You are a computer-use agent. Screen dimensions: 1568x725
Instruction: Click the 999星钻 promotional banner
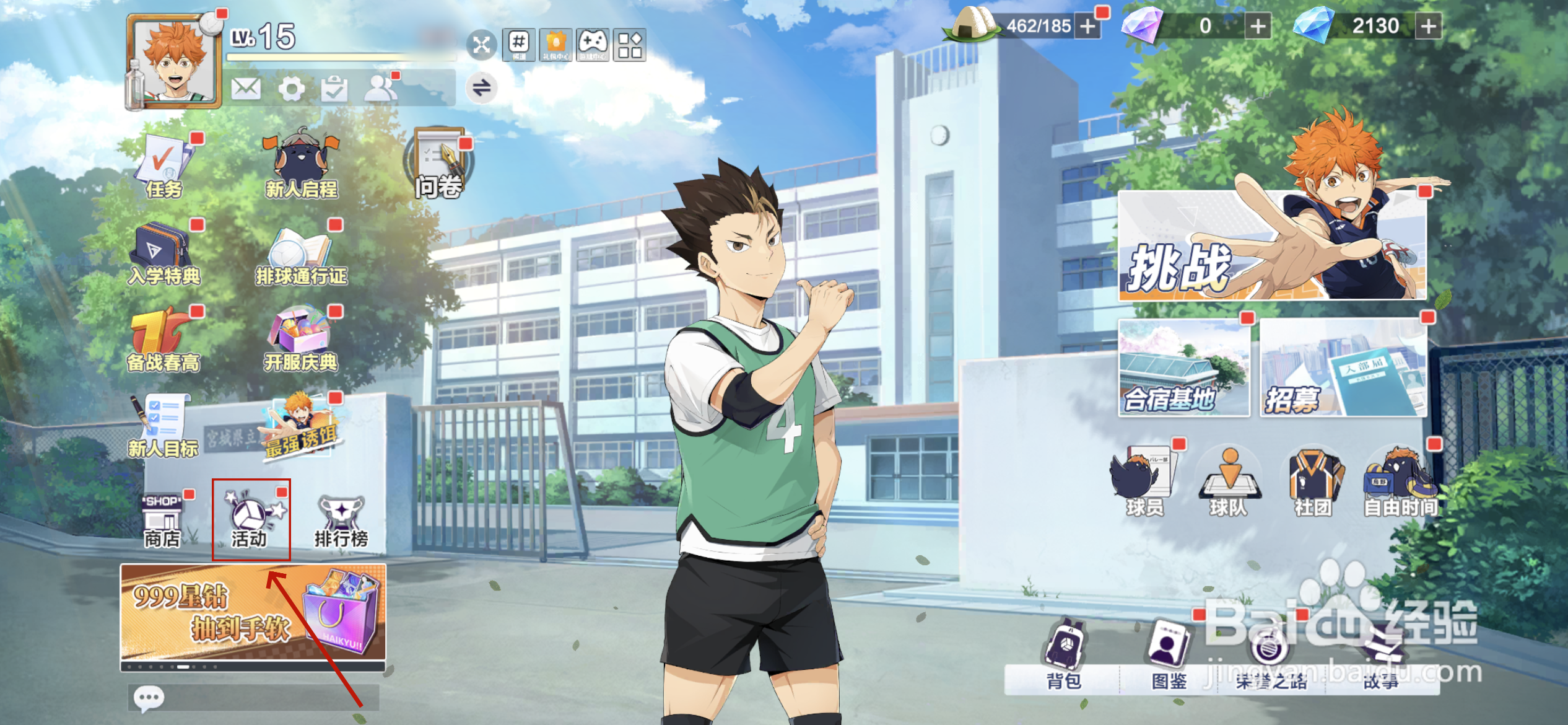253,615
